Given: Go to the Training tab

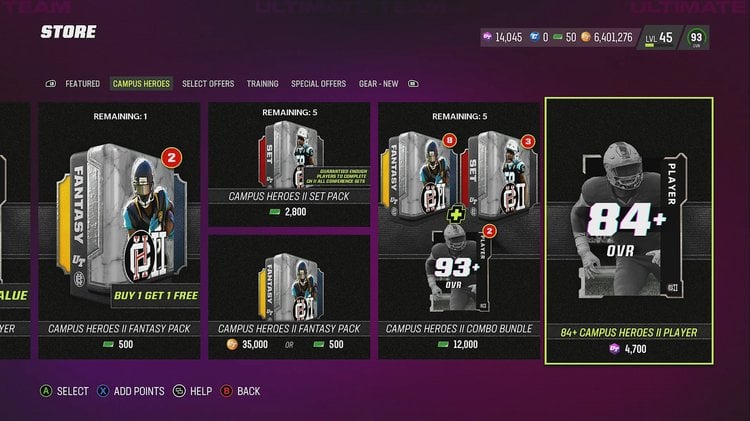Looking at the screenshot, I should coord(262,84).
